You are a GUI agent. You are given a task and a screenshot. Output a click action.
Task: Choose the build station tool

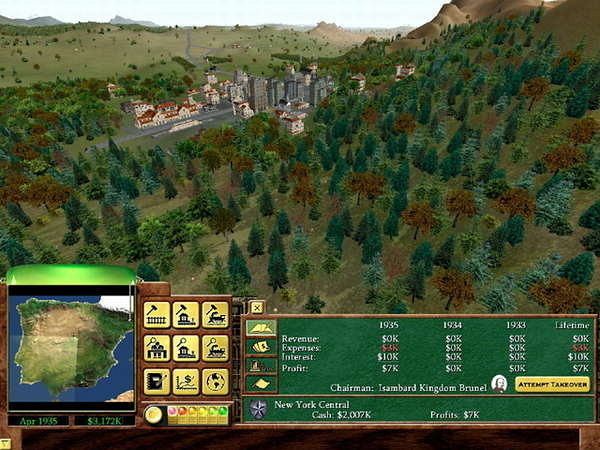[185, 315]
